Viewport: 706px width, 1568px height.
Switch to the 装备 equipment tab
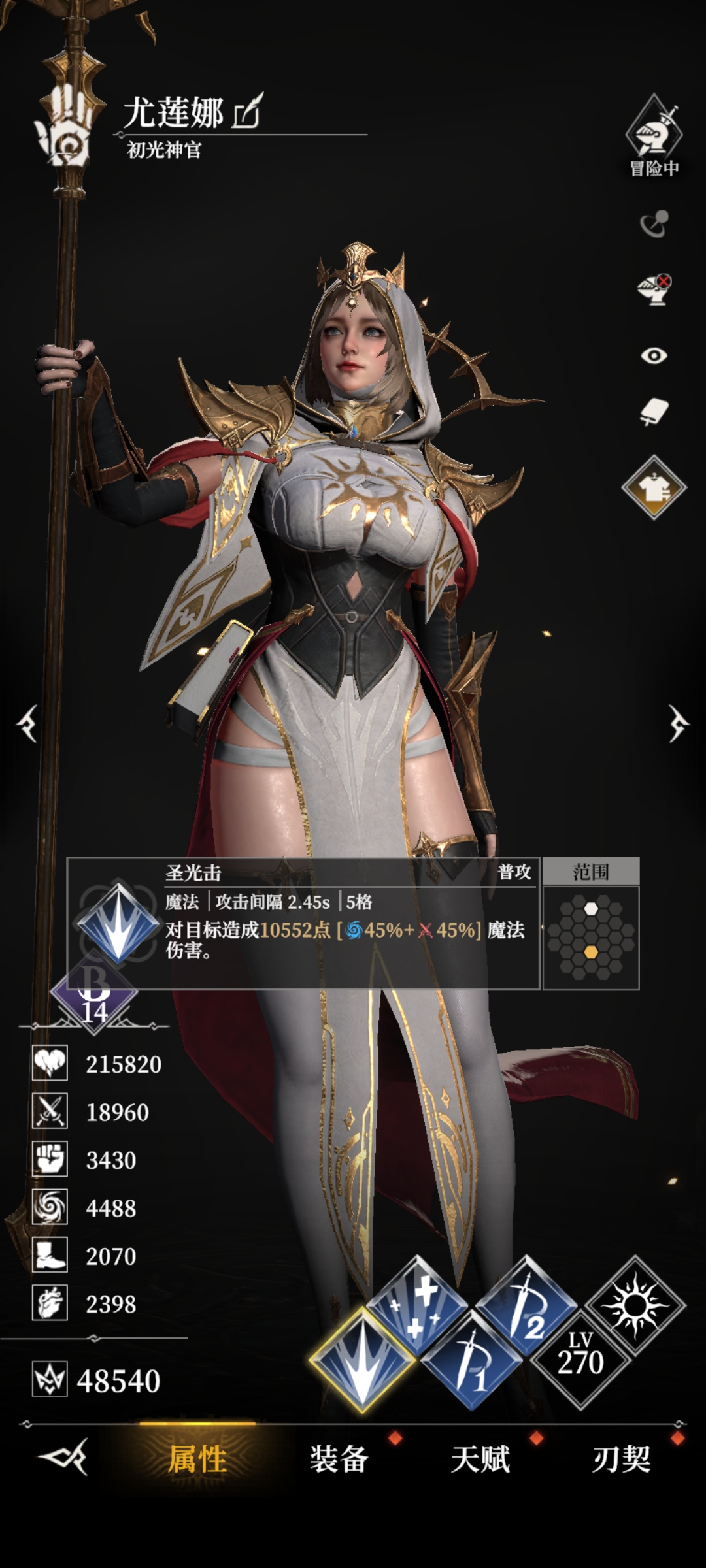[x=339, y=1459]
